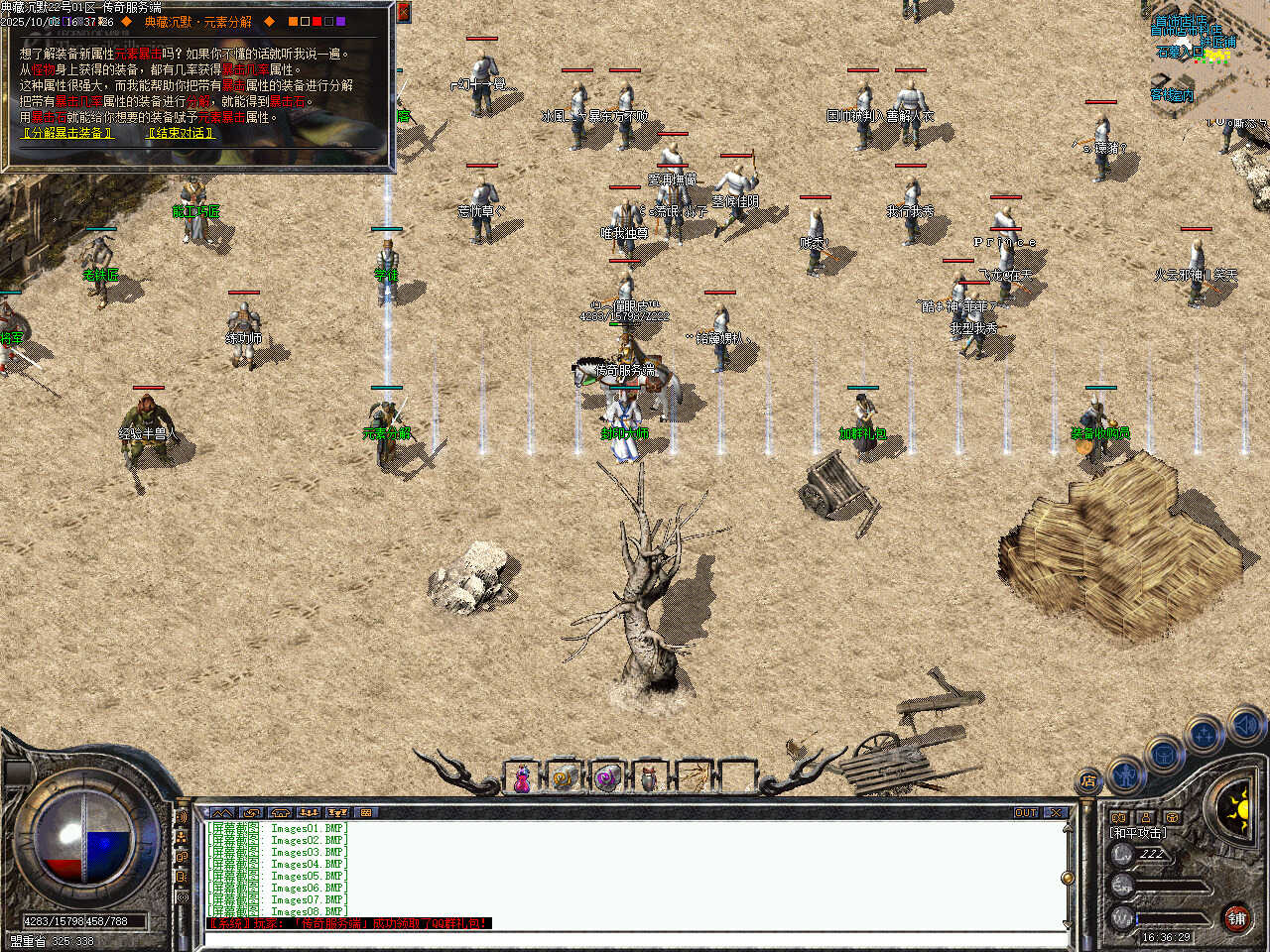
Task: Toggle the 和平攻击 attack mode label
Action: (x=1137, y=833)
